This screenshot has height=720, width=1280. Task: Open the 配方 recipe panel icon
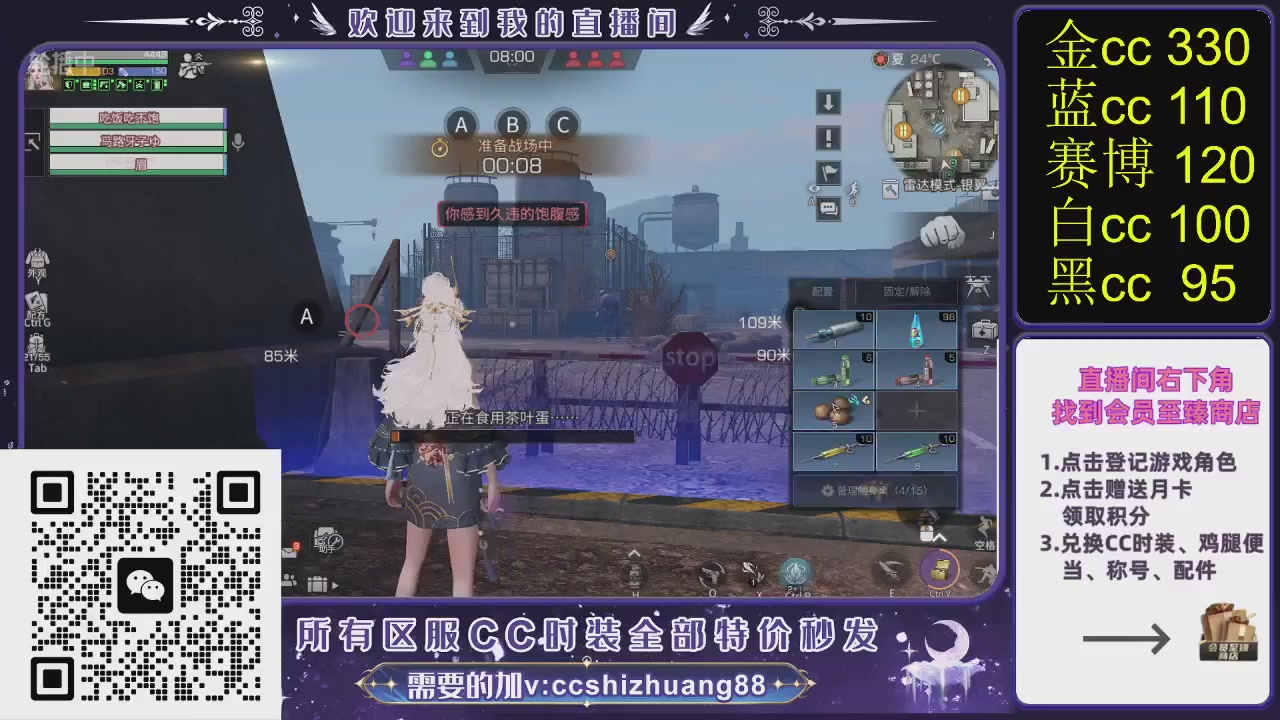[37, 302]
